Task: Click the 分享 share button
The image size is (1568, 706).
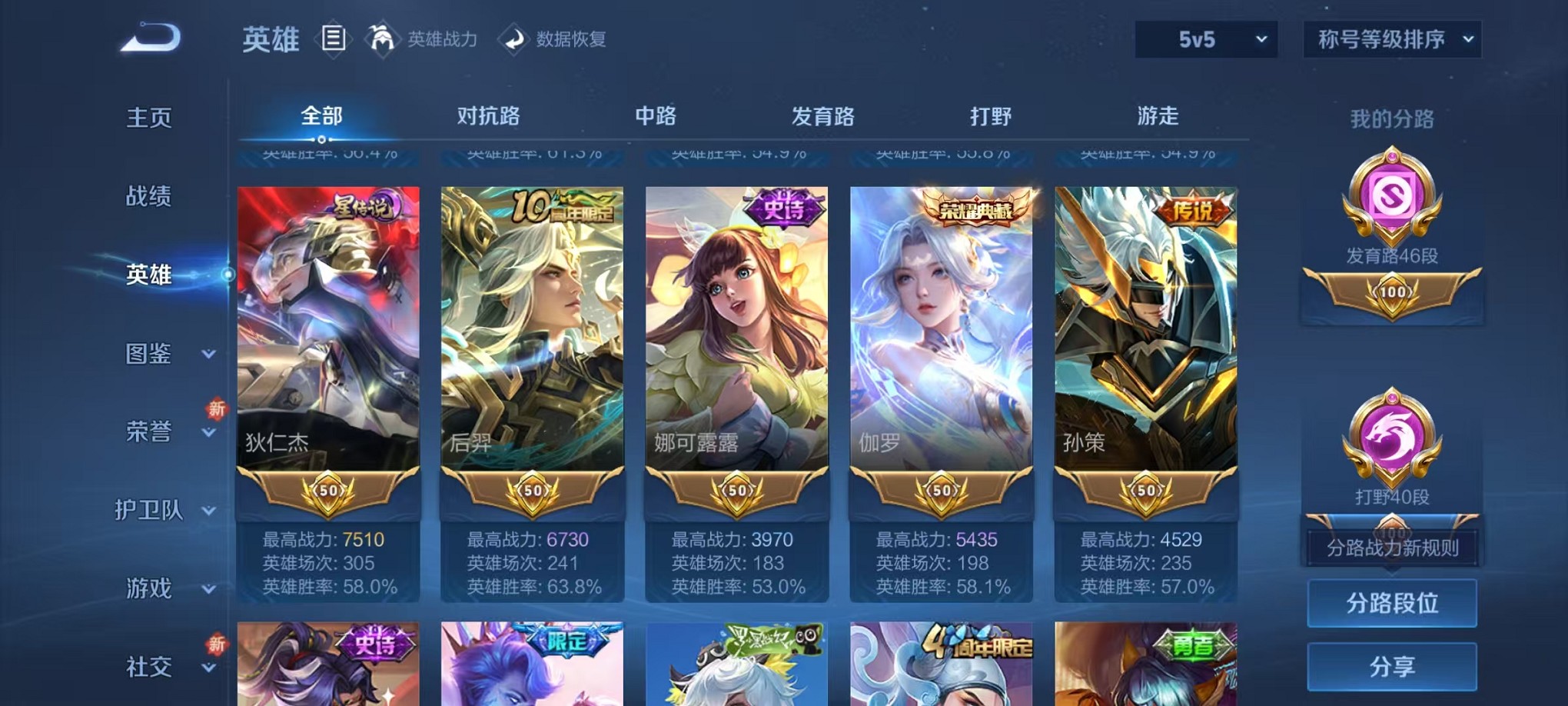Action: [1391, 666]
